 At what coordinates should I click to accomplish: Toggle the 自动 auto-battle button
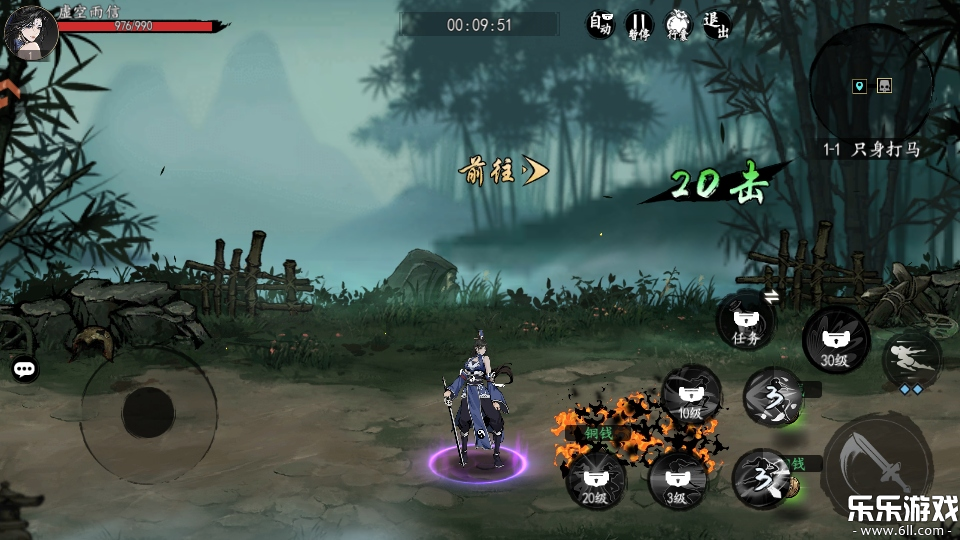point(600,24)
